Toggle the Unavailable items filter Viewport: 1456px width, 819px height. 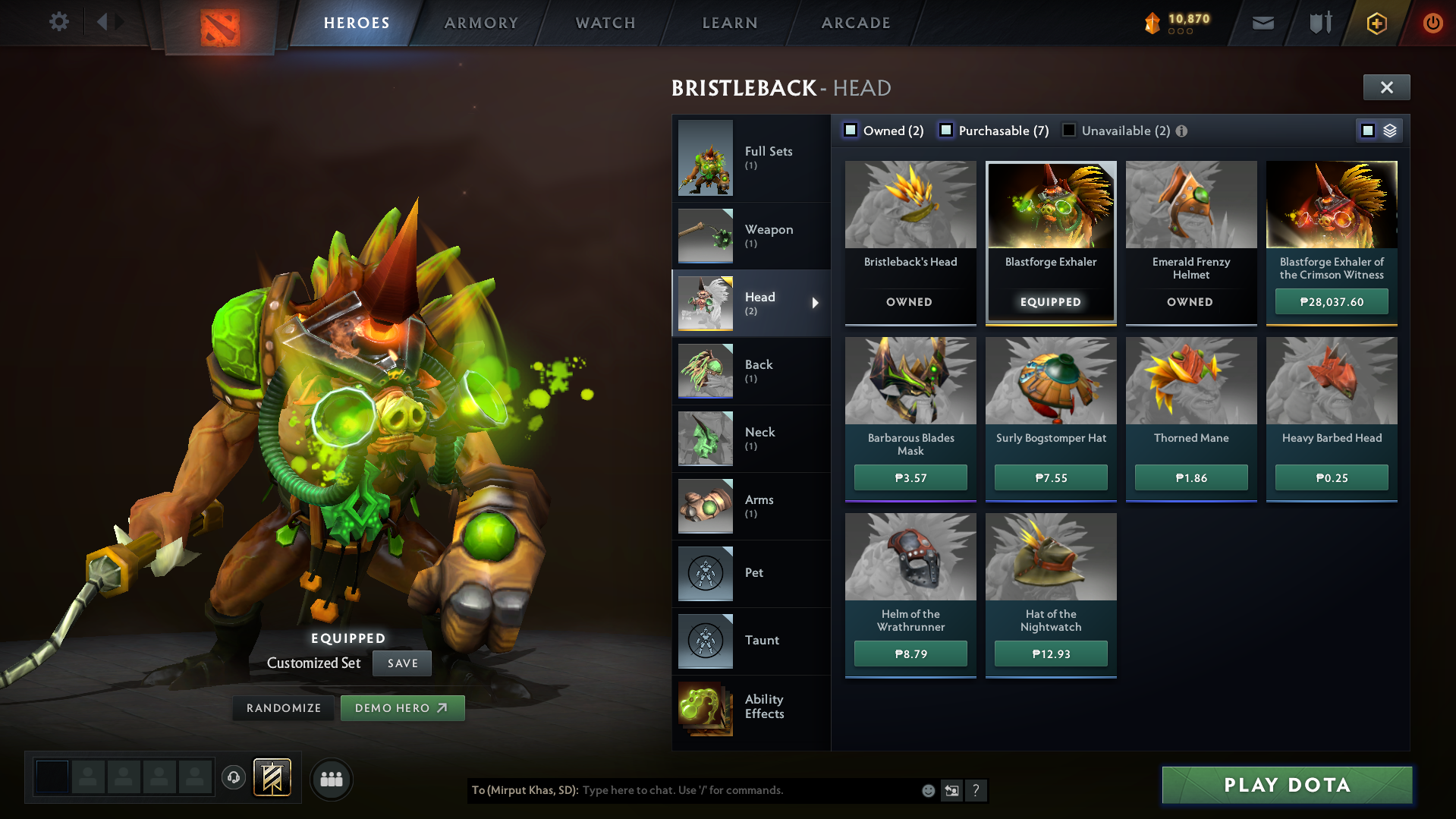1068,131
